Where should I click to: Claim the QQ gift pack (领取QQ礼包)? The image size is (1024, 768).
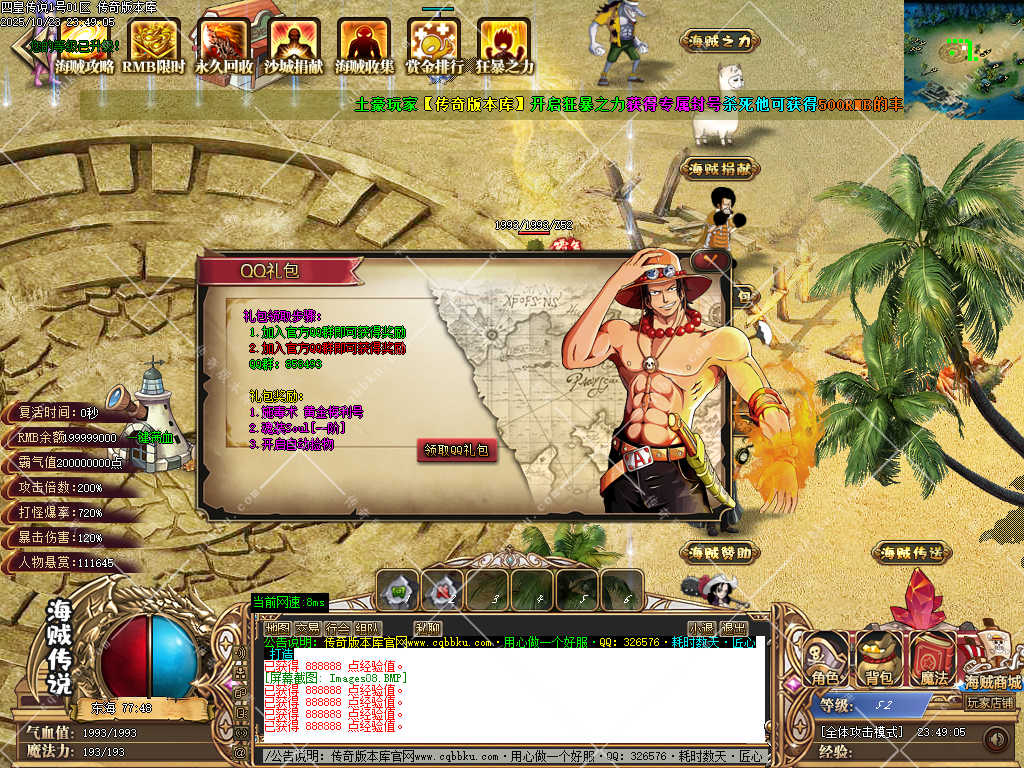(457, 451)
